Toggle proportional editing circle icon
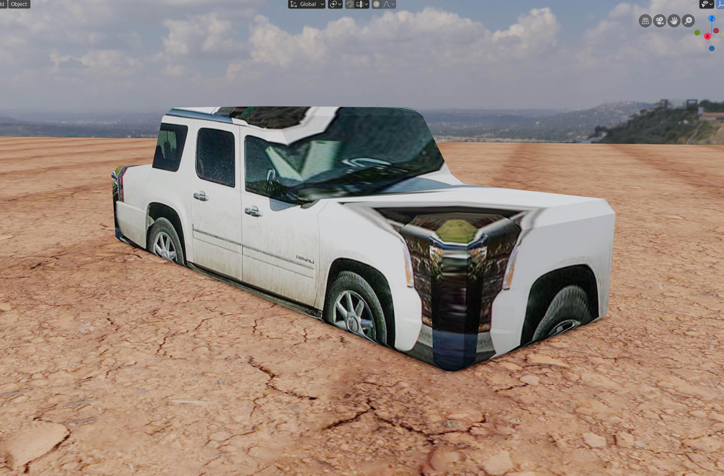 pyautogui.click(x=376, y=4)
